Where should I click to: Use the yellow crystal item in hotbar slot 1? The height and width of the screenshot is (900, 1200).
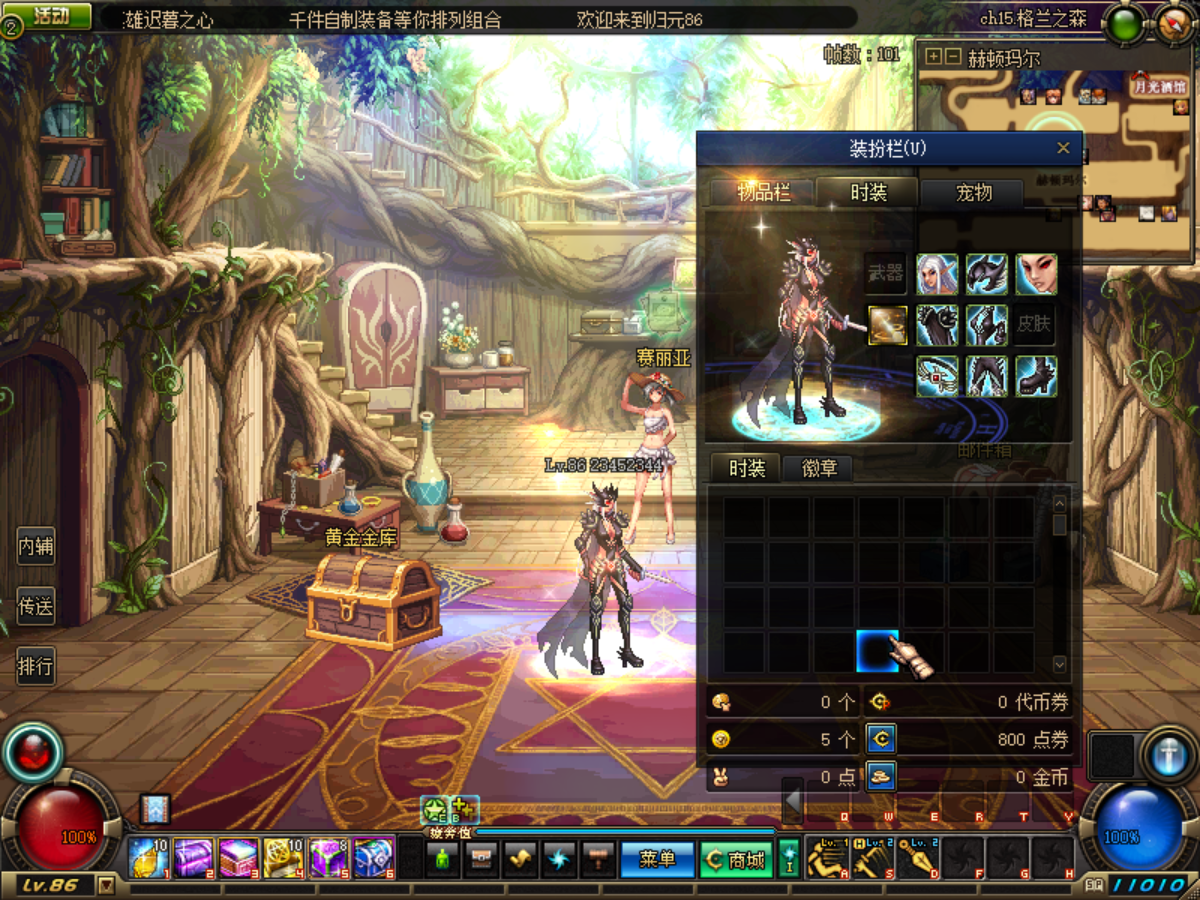[x=149, y=858]
